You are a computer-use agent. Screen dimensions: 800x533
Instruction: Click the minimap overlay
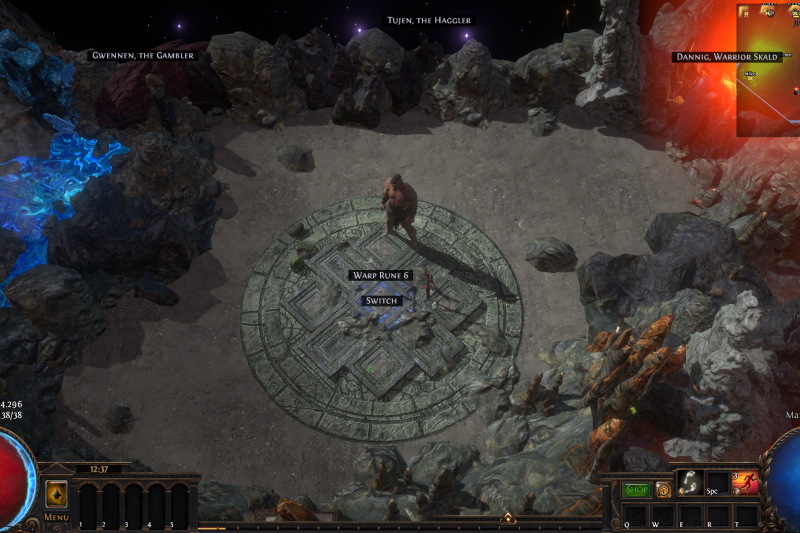767,70
